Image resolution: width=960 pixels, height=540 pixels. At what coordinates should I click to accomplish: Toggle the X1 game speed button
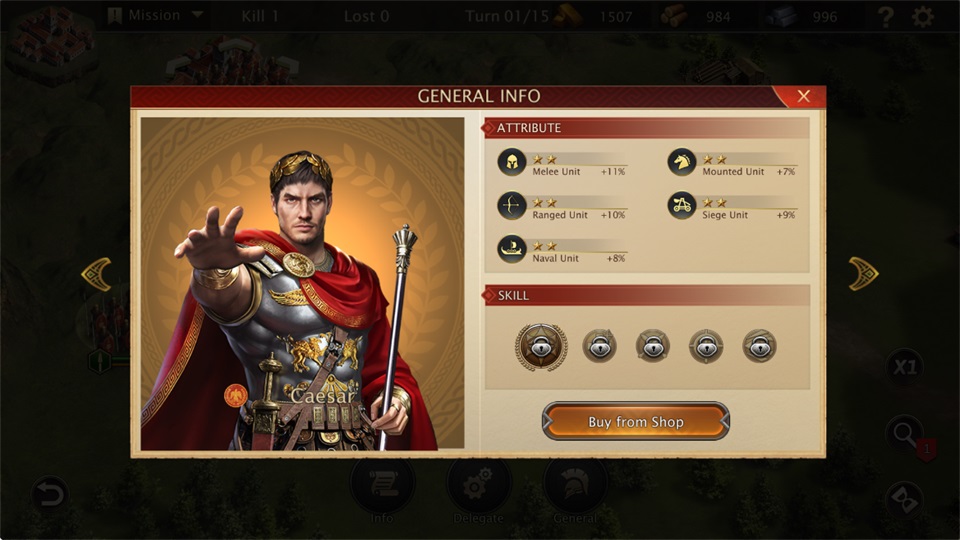pos(904,367)
